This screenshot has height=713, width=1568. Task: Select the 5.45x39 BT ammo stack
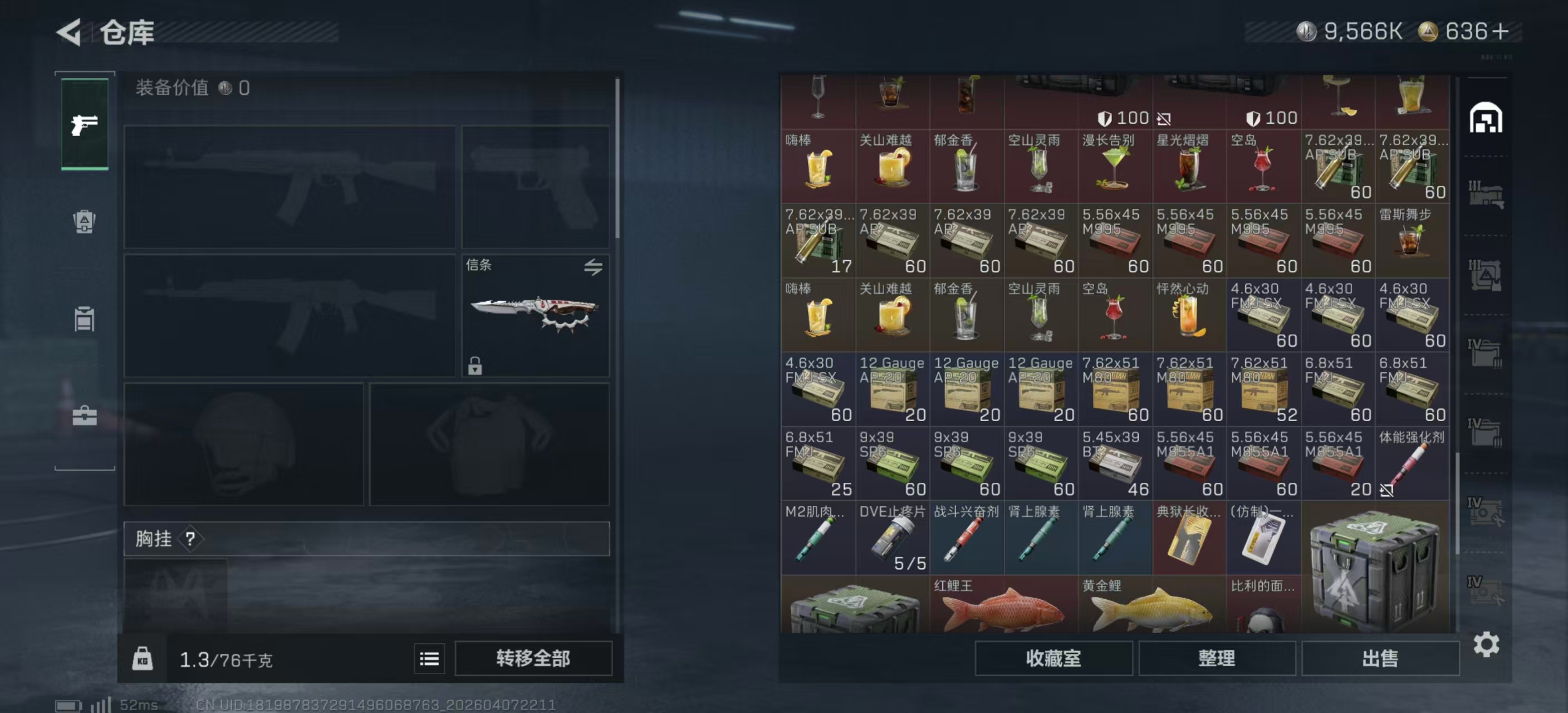[x=1115, y=463]
